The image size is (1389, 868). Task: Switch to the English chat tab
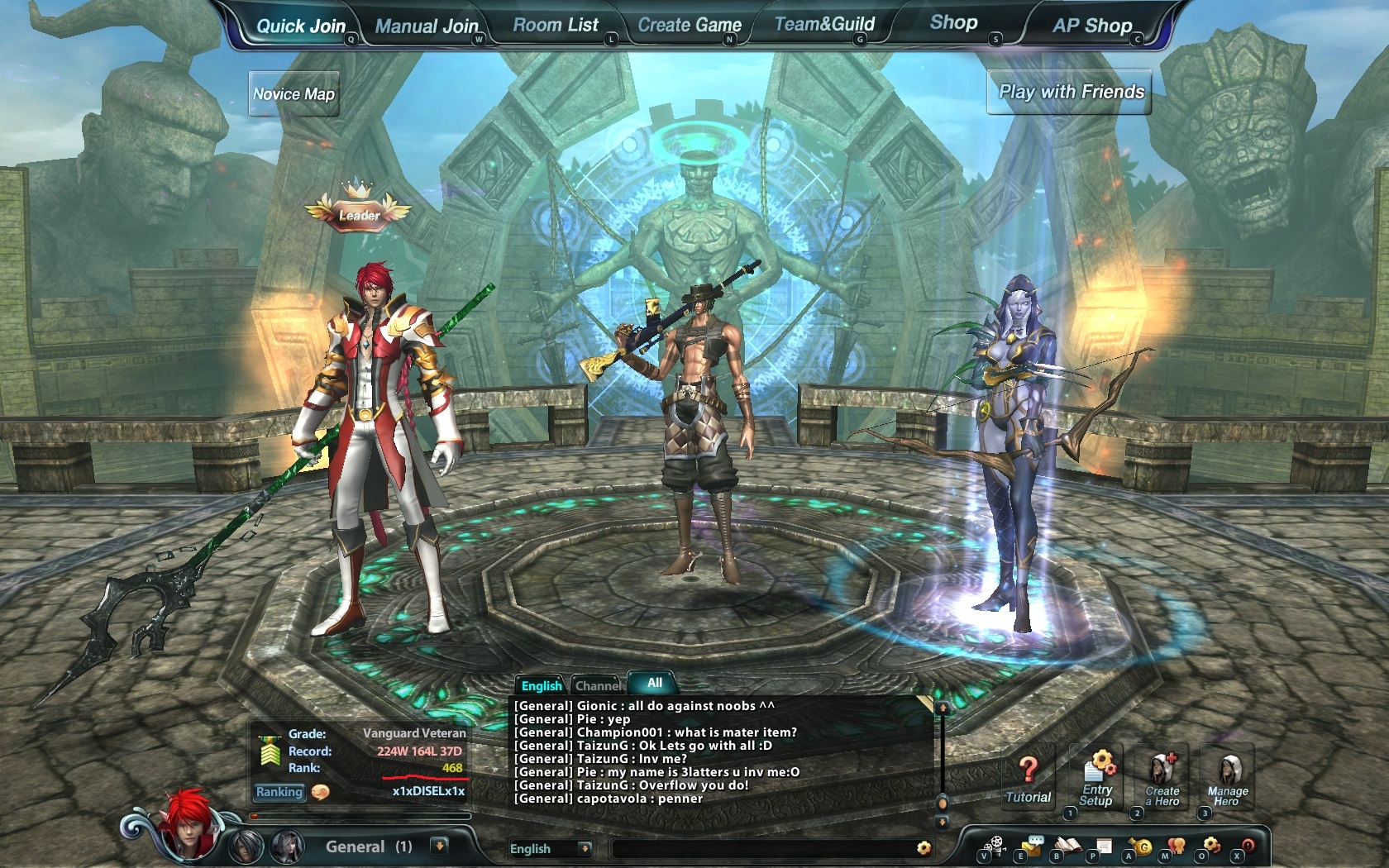point(541,685)
